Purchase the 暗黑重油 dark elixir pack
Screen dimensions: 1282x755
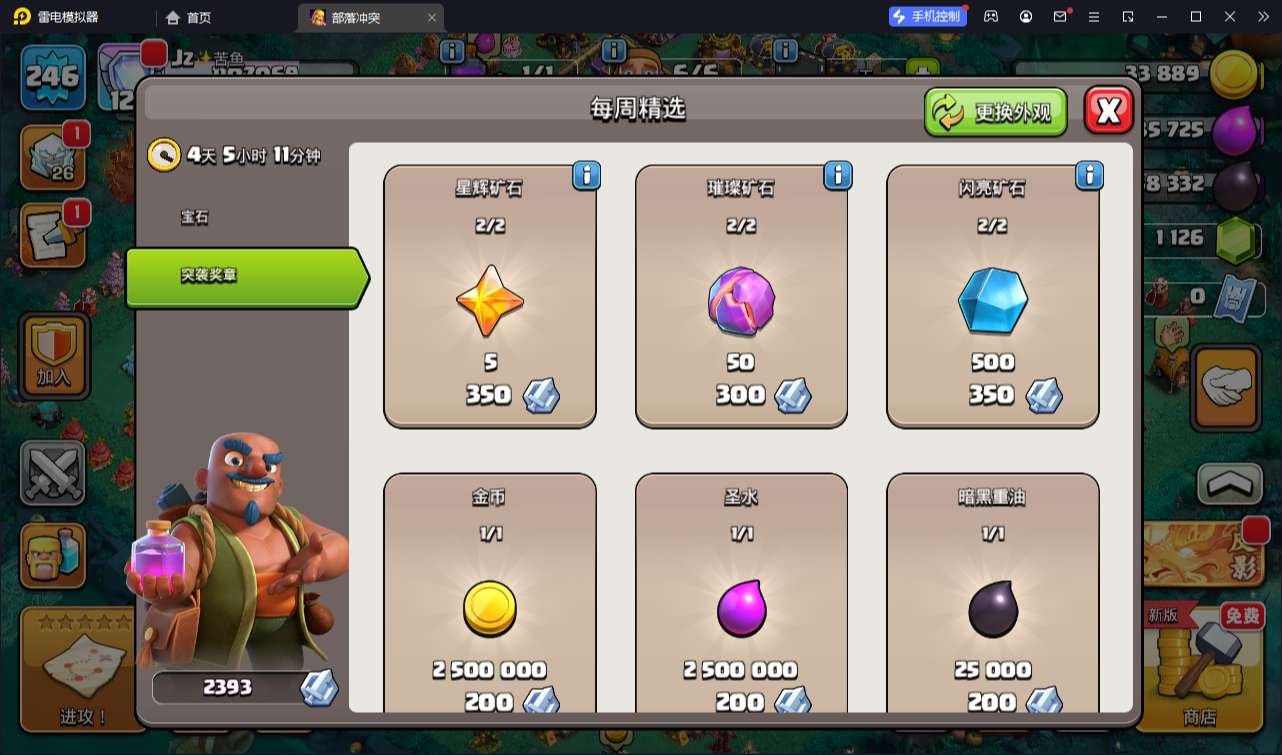[x=992, y=600]
